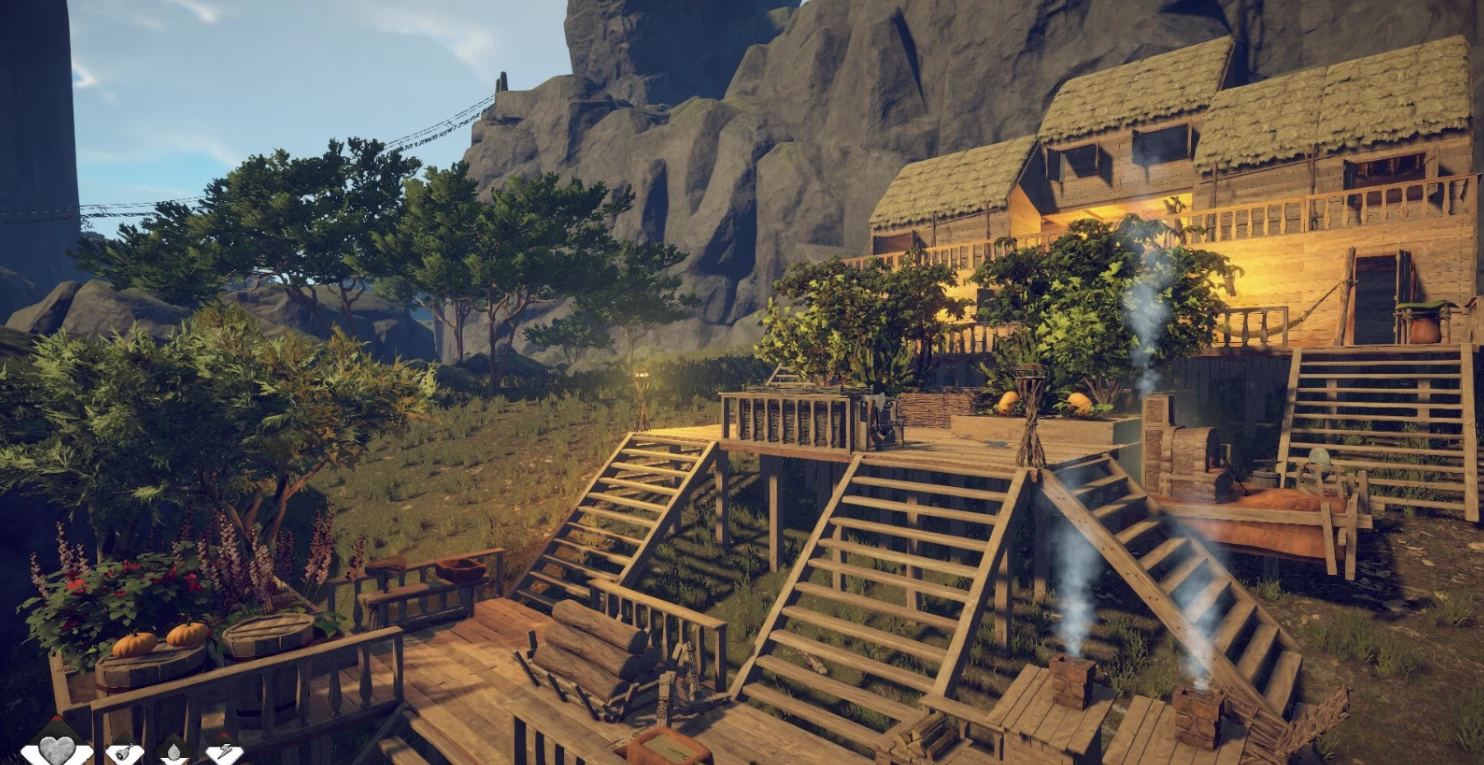
Task: Select the lightning bolt energy icon
Action: point(224,753)
